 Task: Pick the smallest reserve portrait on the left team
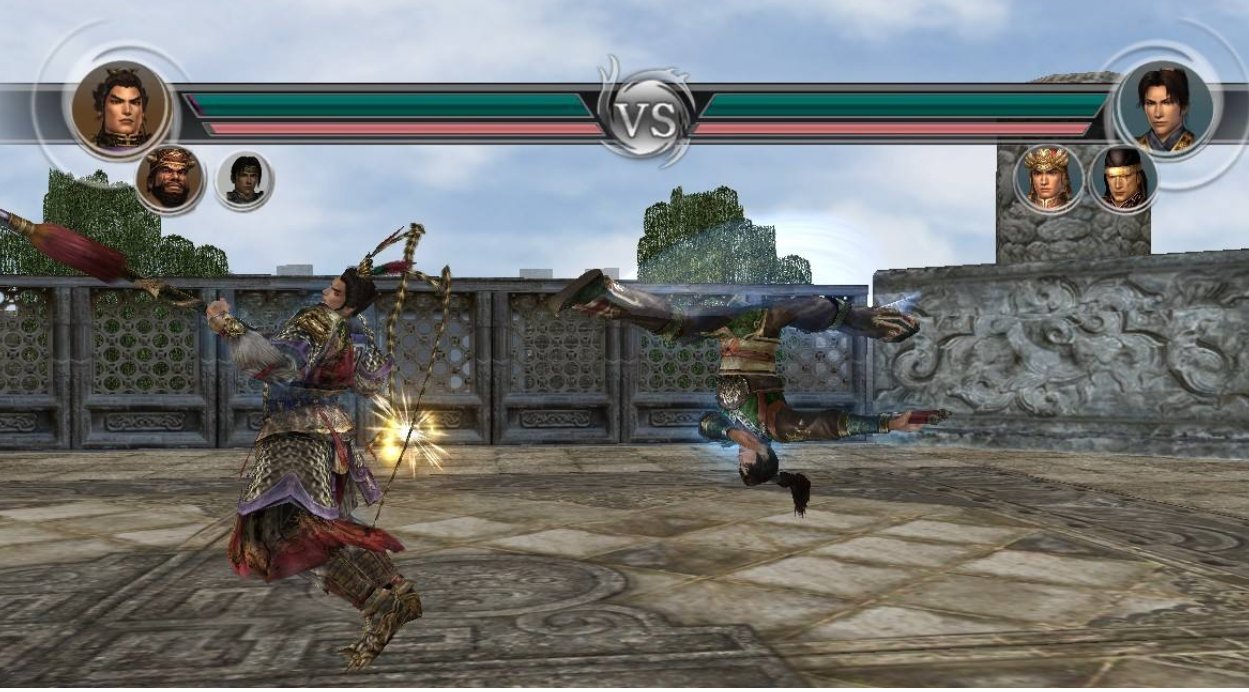[243, 181]
